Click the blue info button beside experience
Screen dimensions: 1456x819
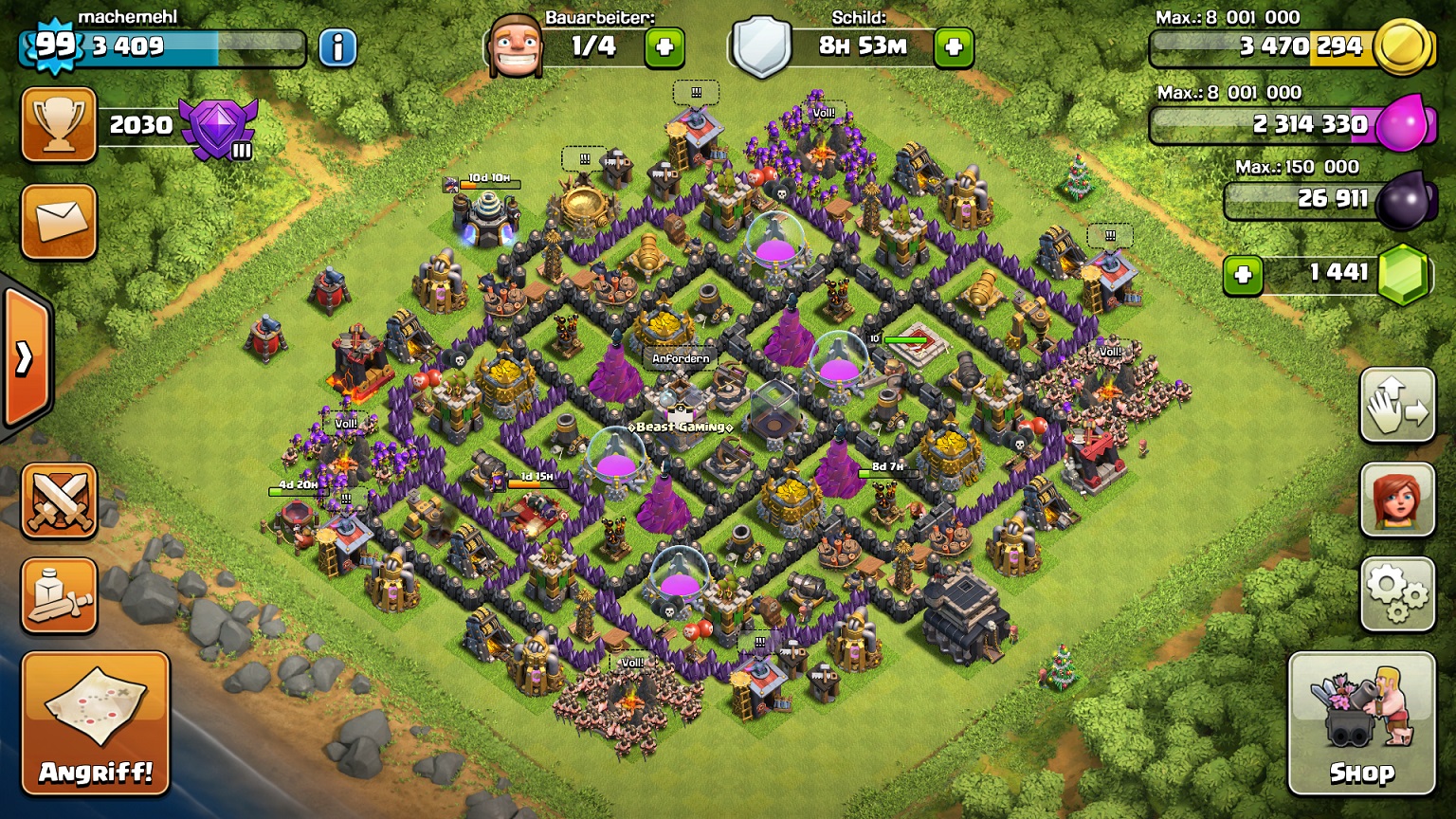[337, 46]
